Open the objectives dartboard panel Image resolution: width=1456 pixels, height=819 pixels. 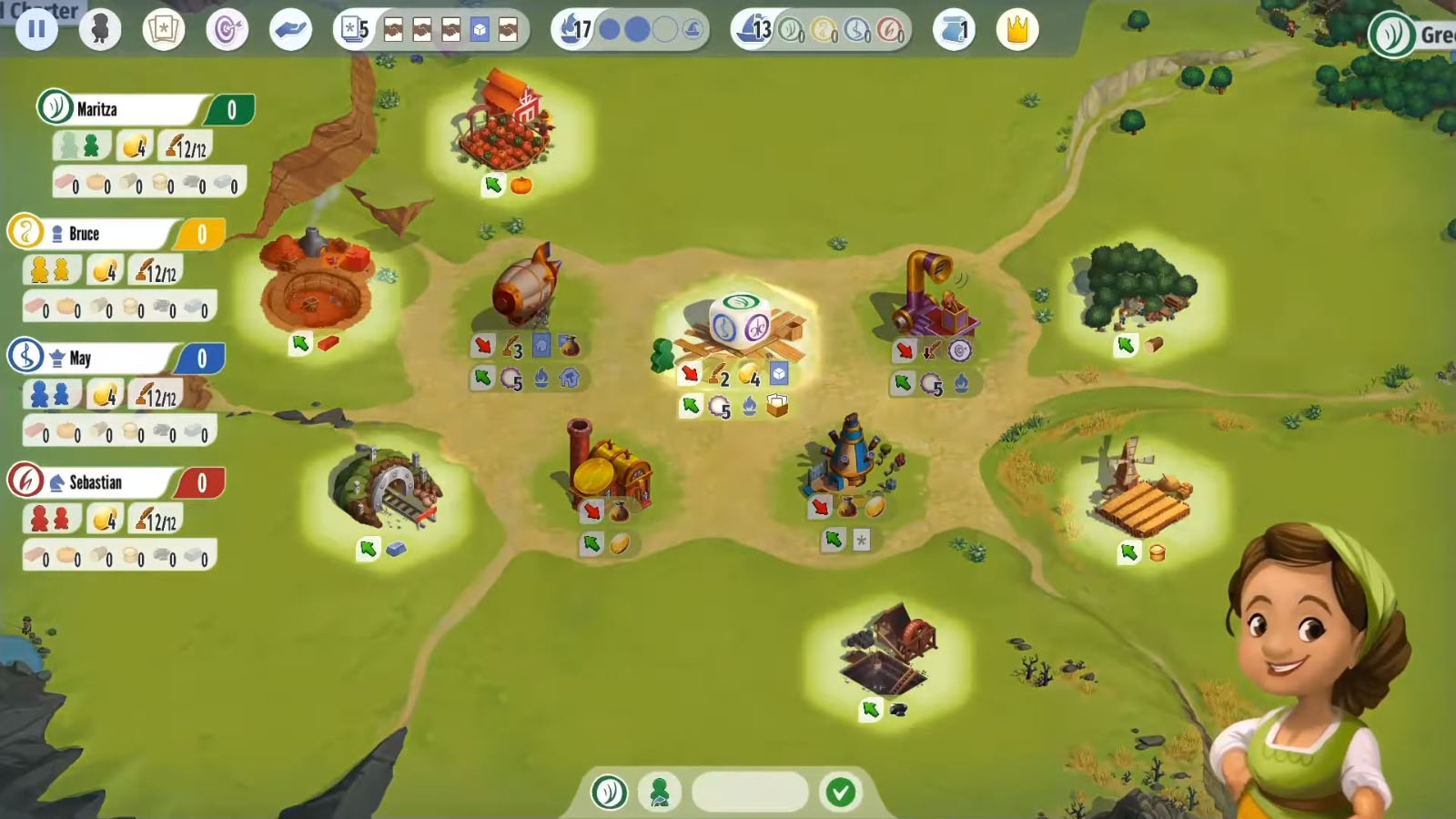point(227,28)
